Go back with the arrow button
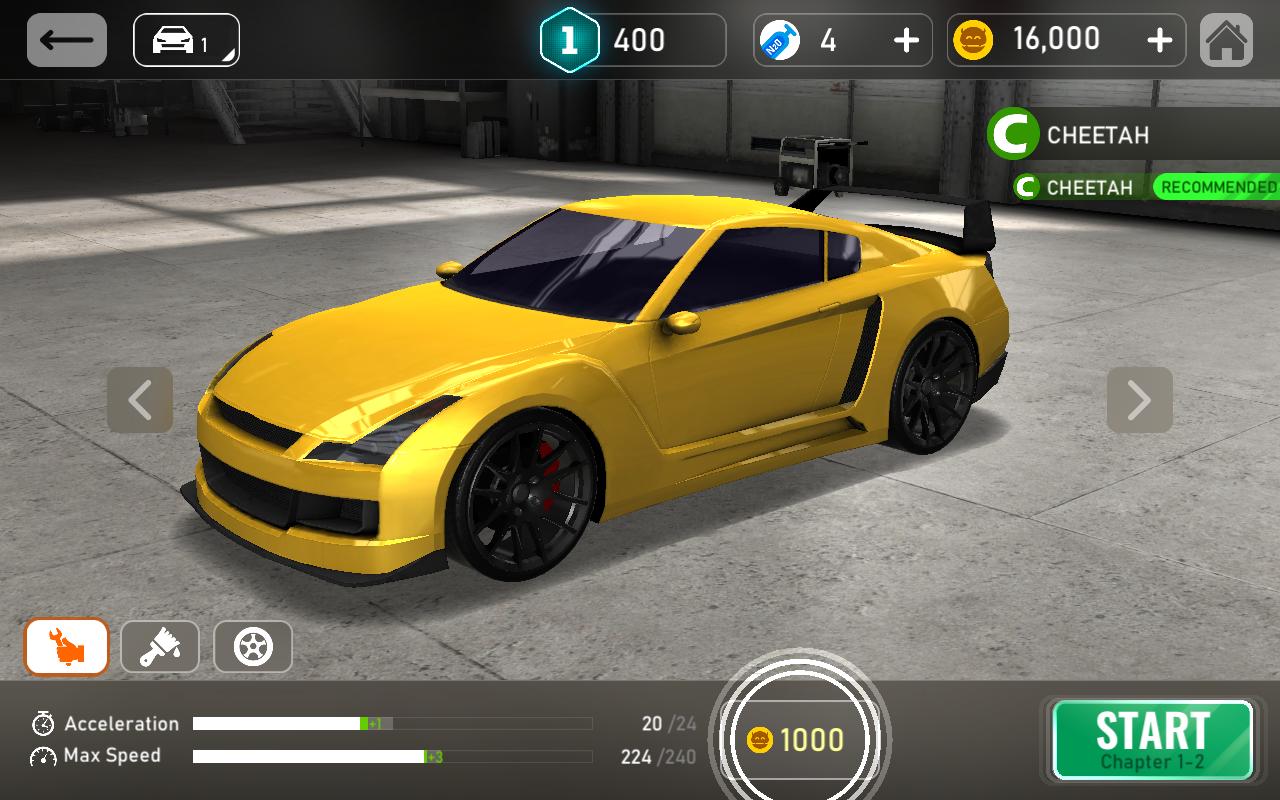Image resolution: width=1280 pixels, height=800 pixels. point(67,40)
